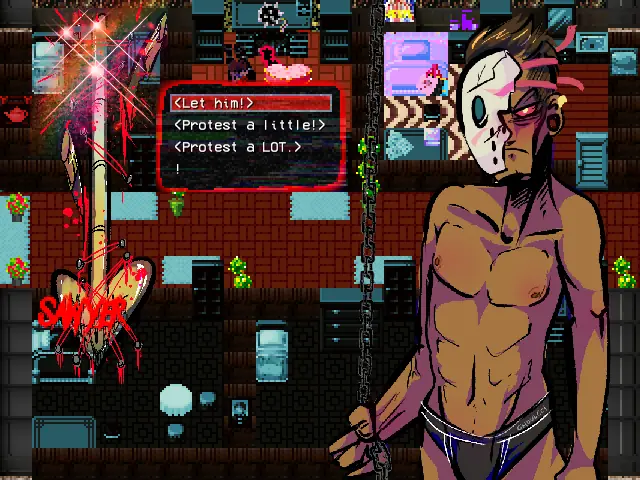
Task: Select "Protest a little!" reply
Action: 249,125
